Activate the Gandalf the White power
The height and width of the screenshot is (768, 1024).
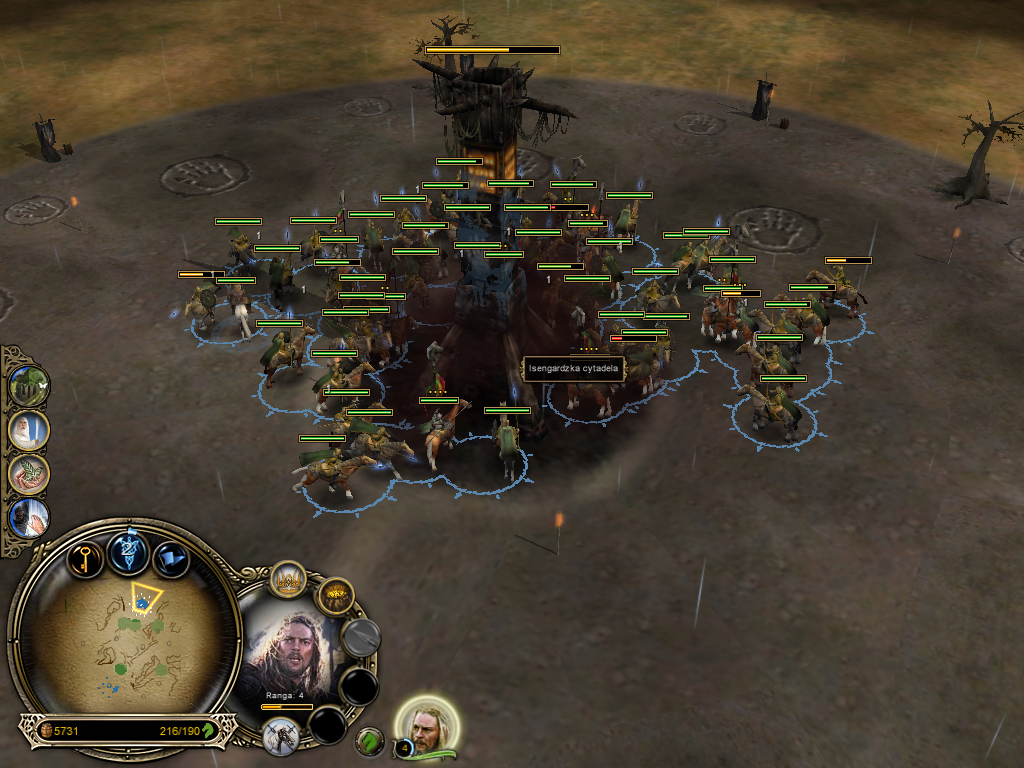[28, 431]
